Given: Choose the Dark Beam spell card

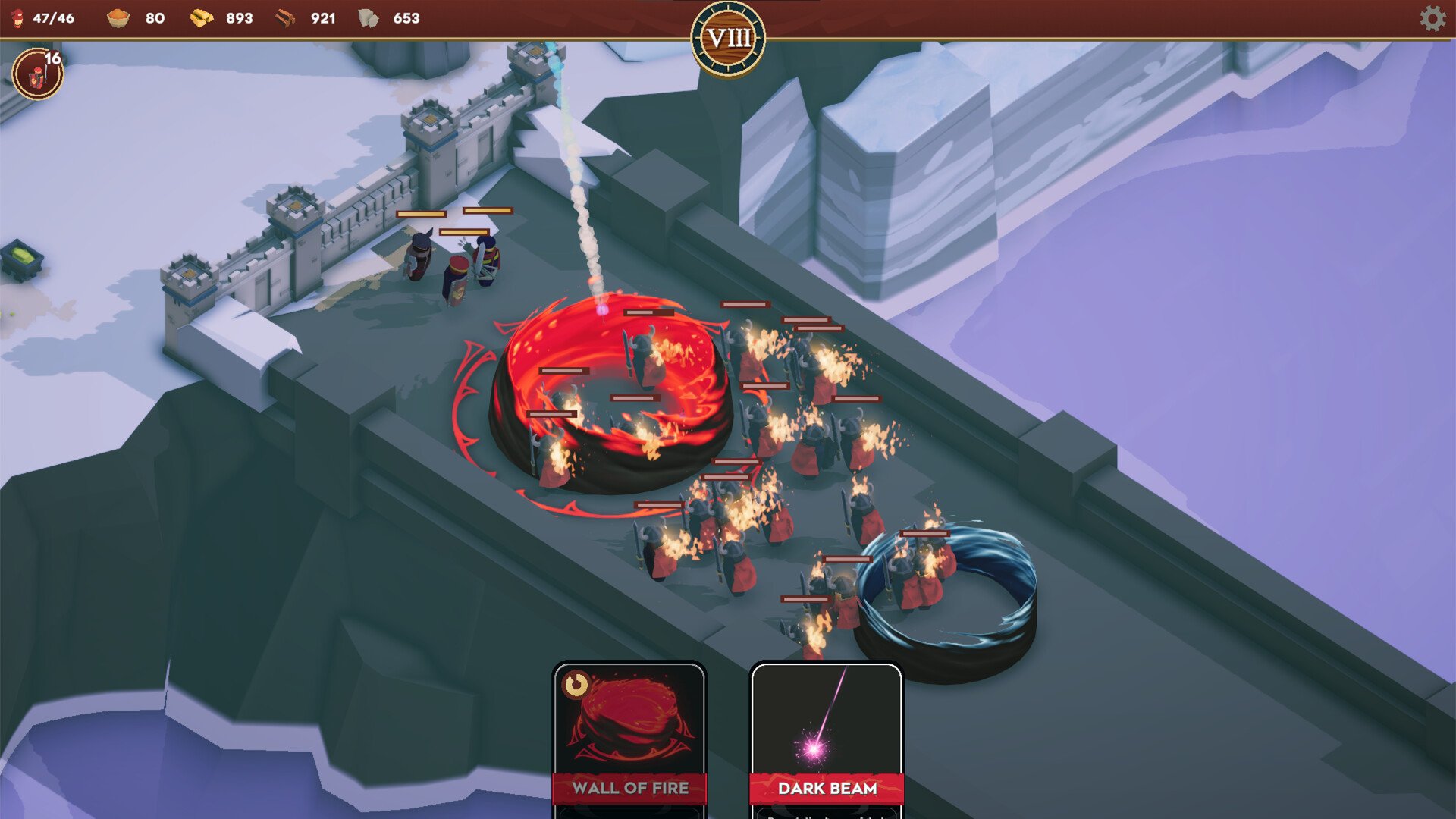Looking at the screenshot, I should 827,736.
